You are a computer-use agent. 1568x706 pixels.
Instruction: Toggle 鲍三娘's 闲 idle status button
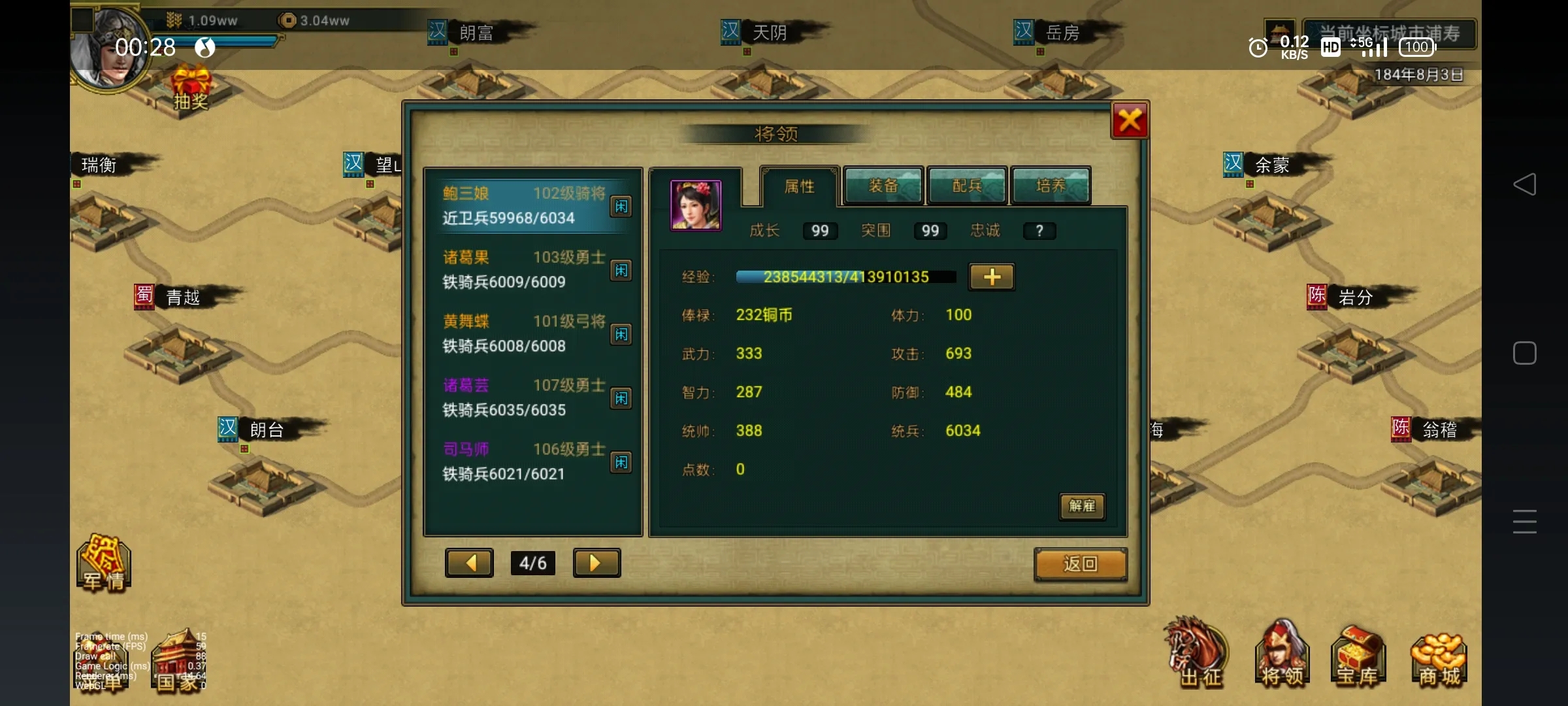point(621,206)
